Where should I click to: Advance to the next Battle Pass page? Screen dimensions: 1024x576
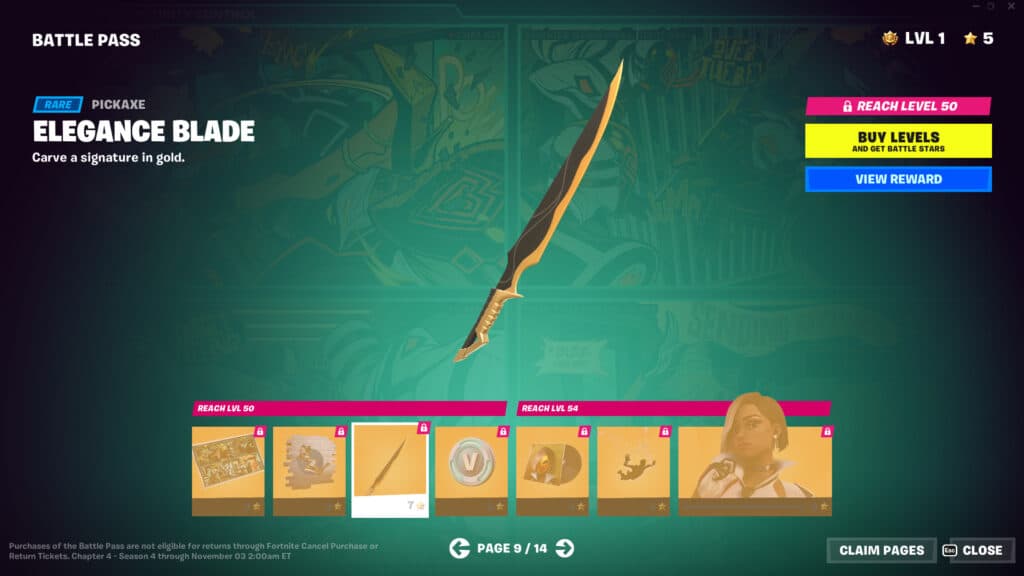(x=565, y=547)
